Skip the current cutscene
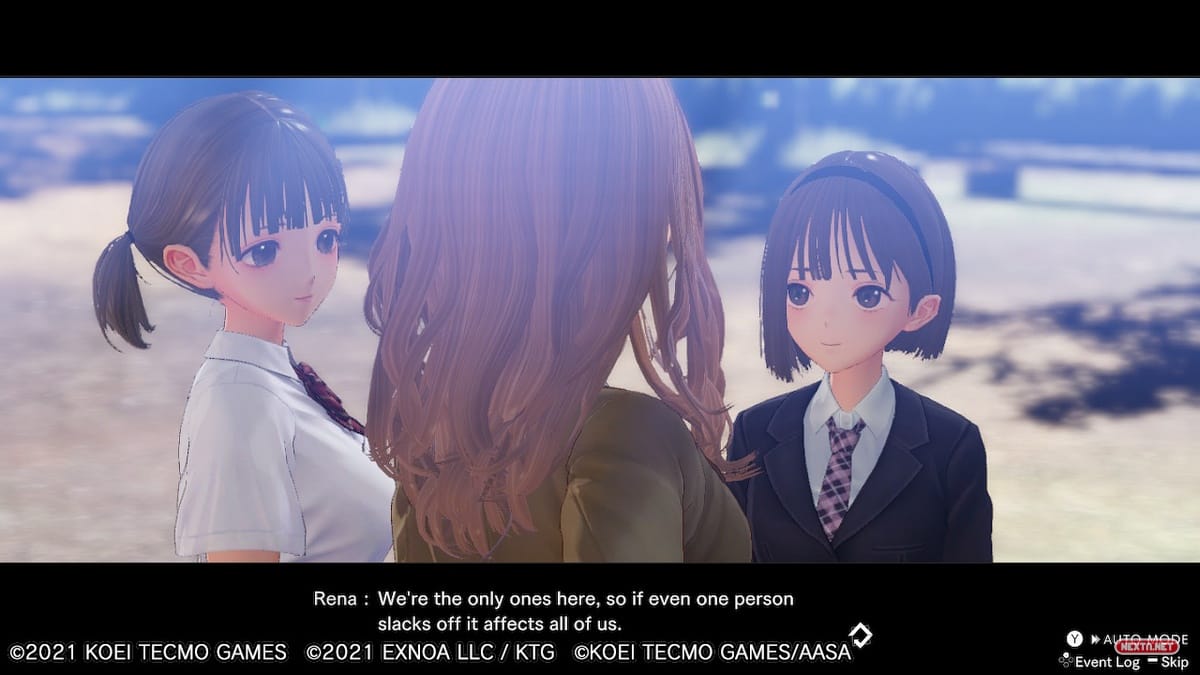This screenshot has height=675, width=1200. (1169, 662)
